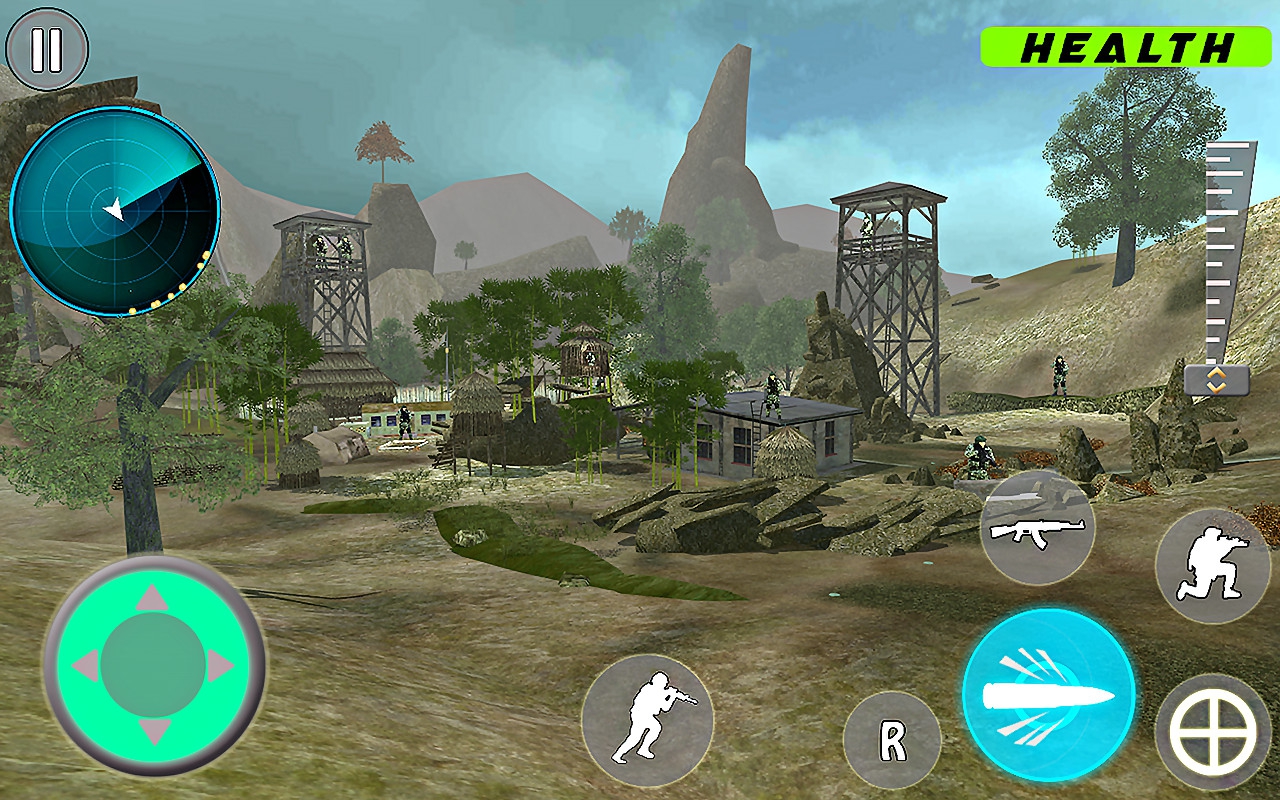Fire using the glowing bullet button
Viewport: 1280px width, 800px height.
[1048, 695]
